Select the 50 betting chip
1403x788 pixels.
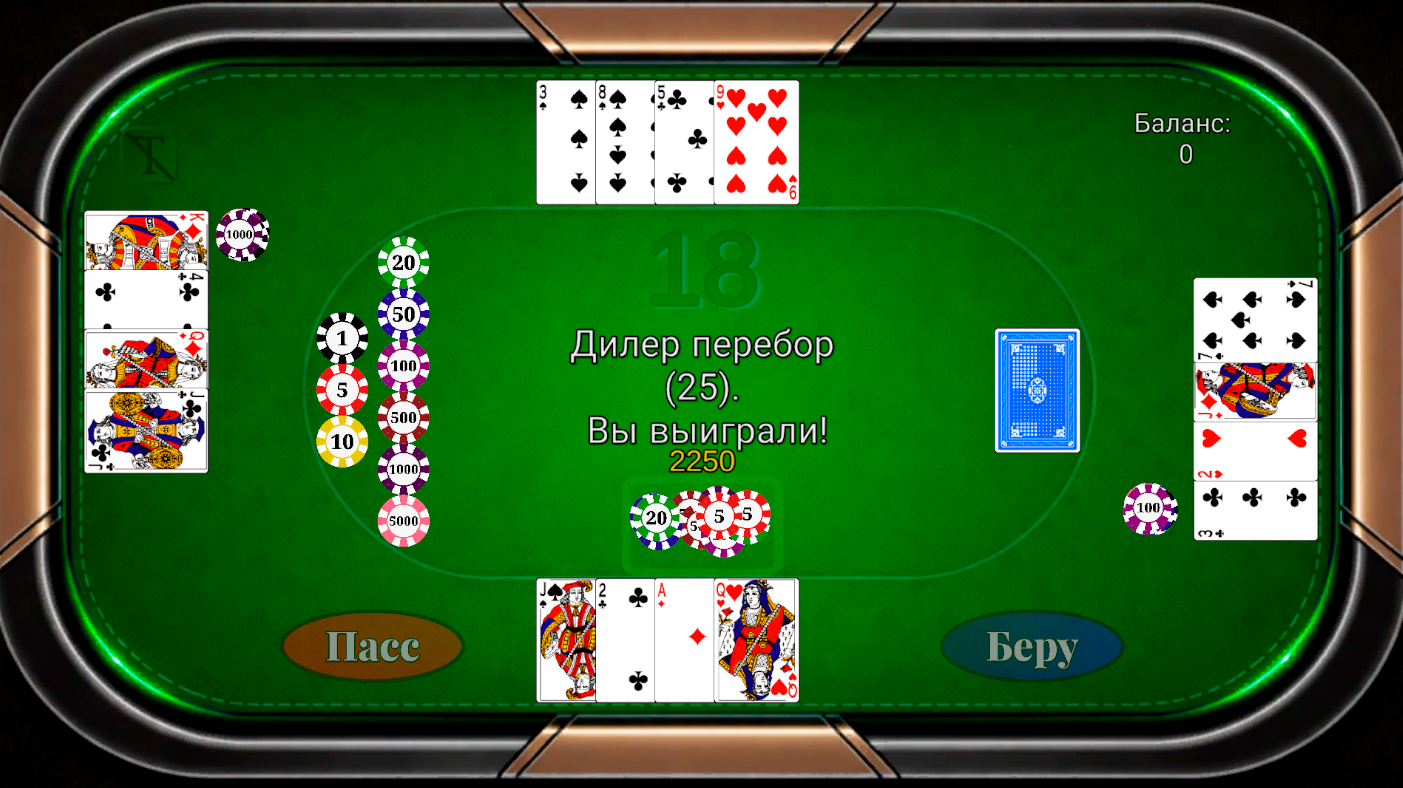click(404, 313)
